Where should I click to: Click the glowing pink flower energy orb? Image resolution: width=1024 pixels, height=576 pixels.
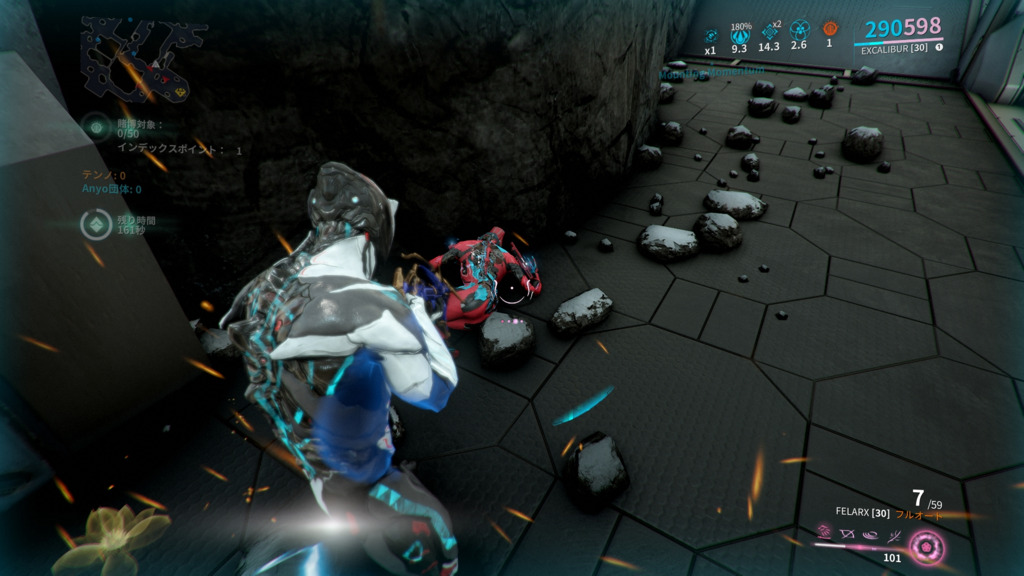926,546
